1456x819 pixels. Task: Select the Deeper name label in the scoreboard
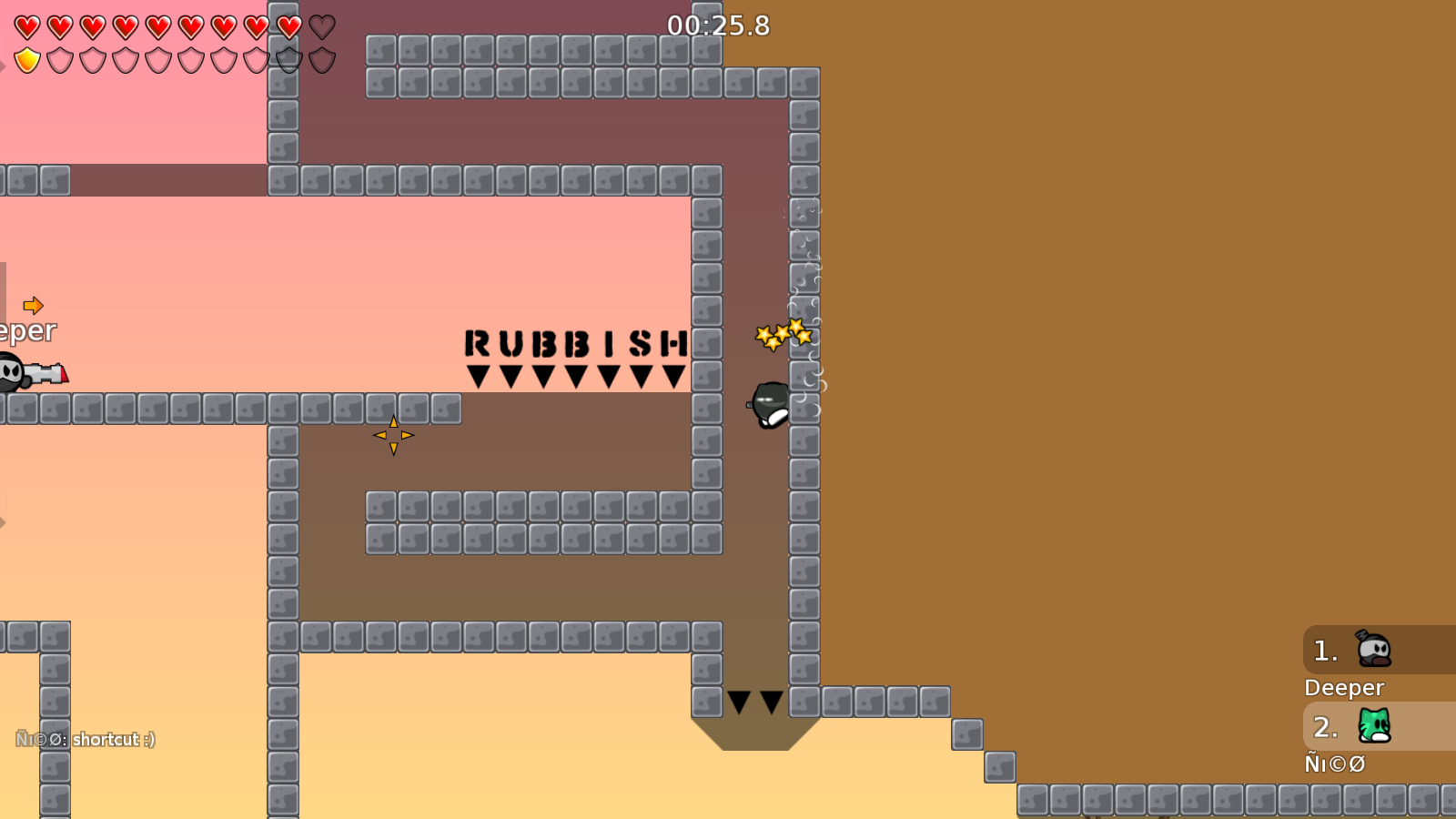[x=1344, y=687]
